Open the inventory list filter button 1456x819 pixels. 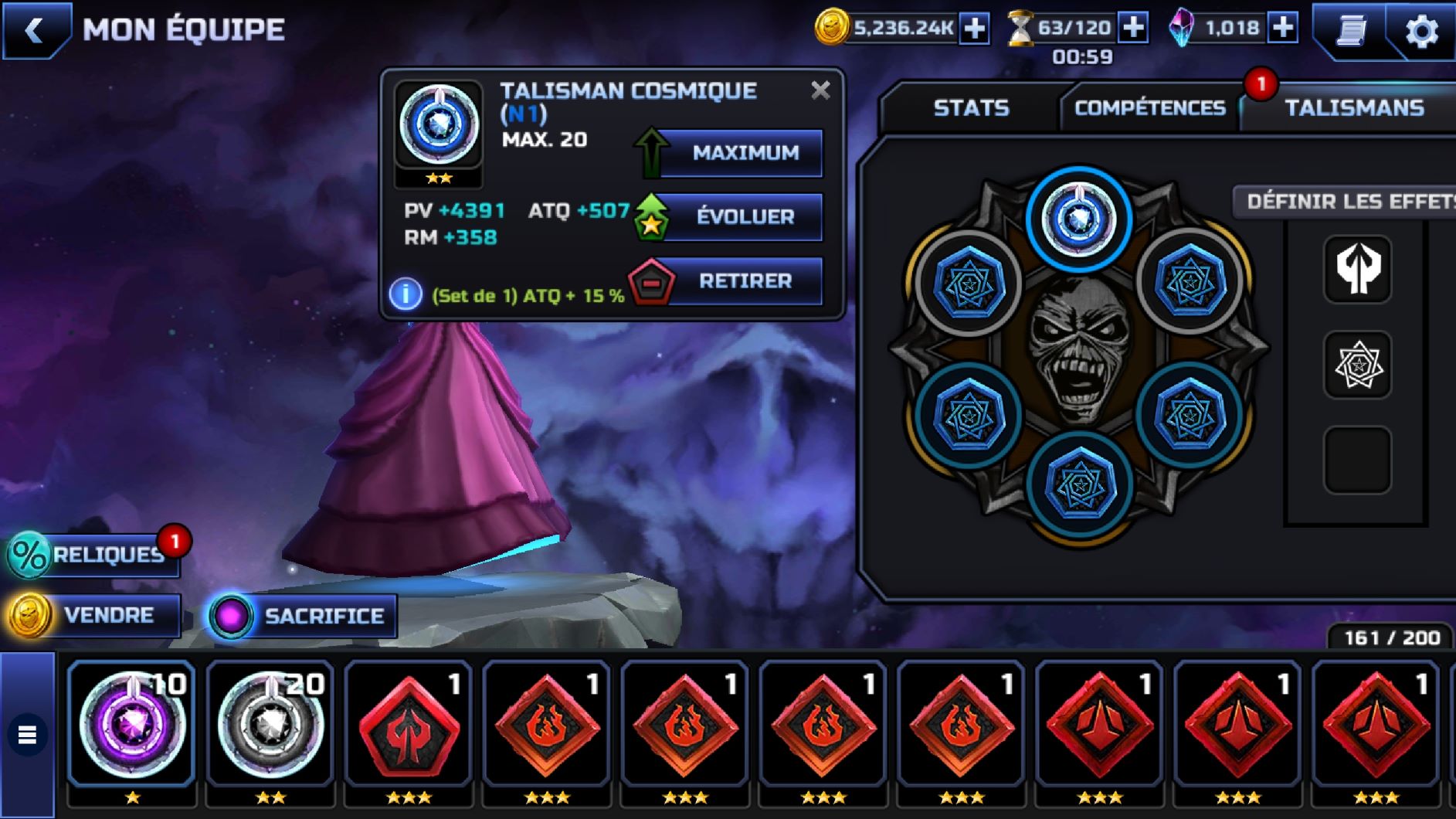point(28,734)
